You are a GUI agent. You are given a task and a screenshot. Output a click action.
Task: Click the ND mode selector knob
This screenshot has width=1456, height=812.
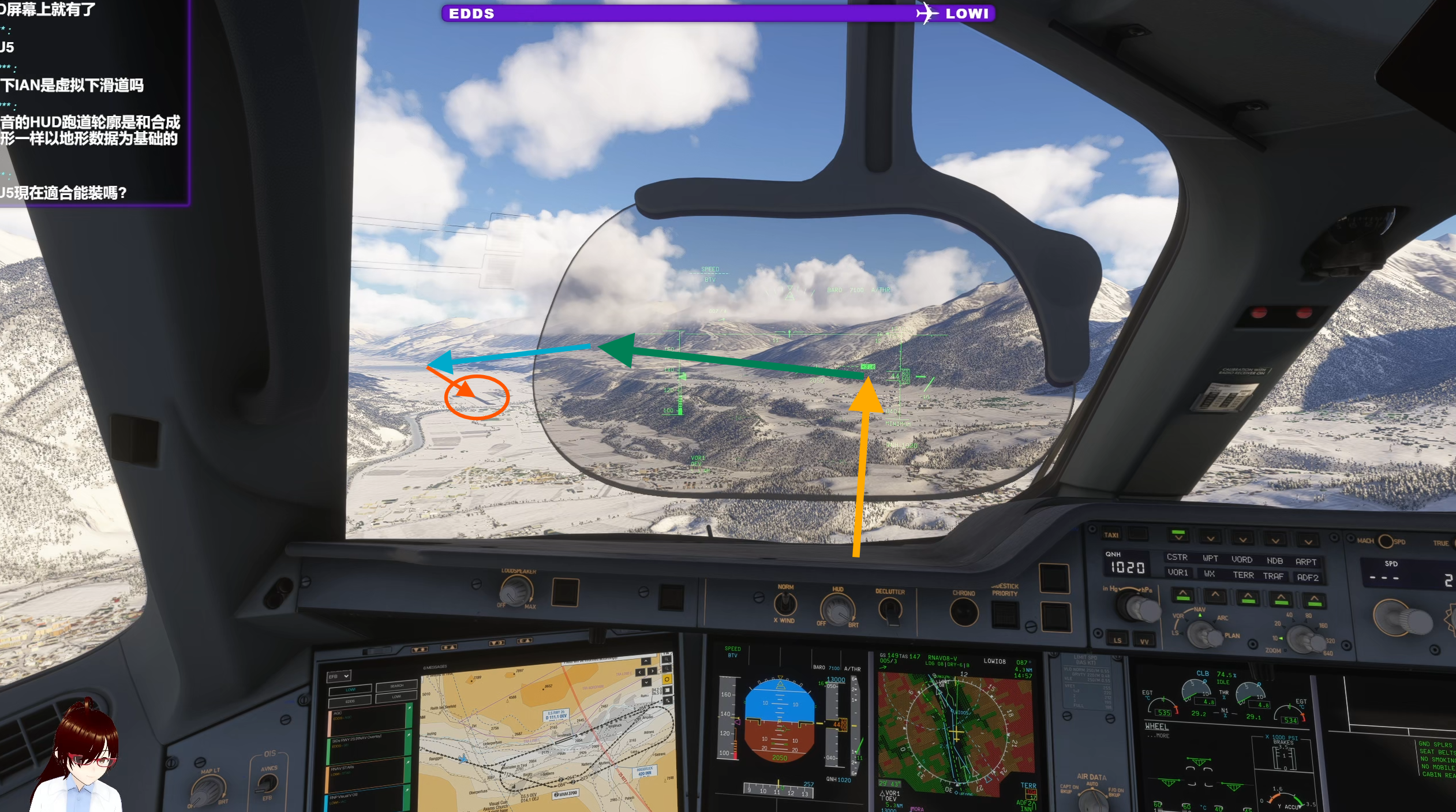pos(1204,635)
